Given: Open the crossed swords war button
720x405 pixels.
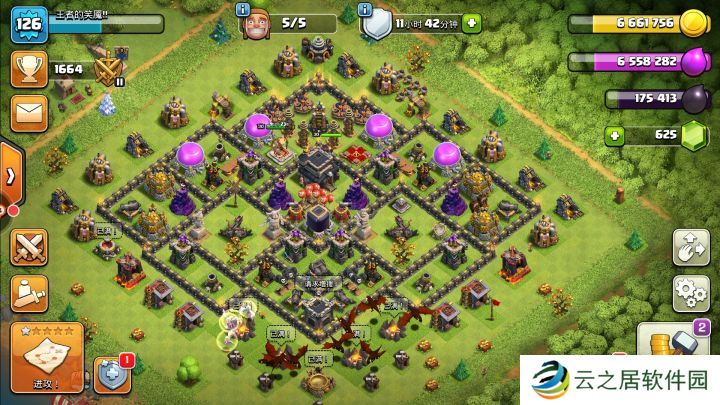Looking at the screenshot, I should [29, 246].
